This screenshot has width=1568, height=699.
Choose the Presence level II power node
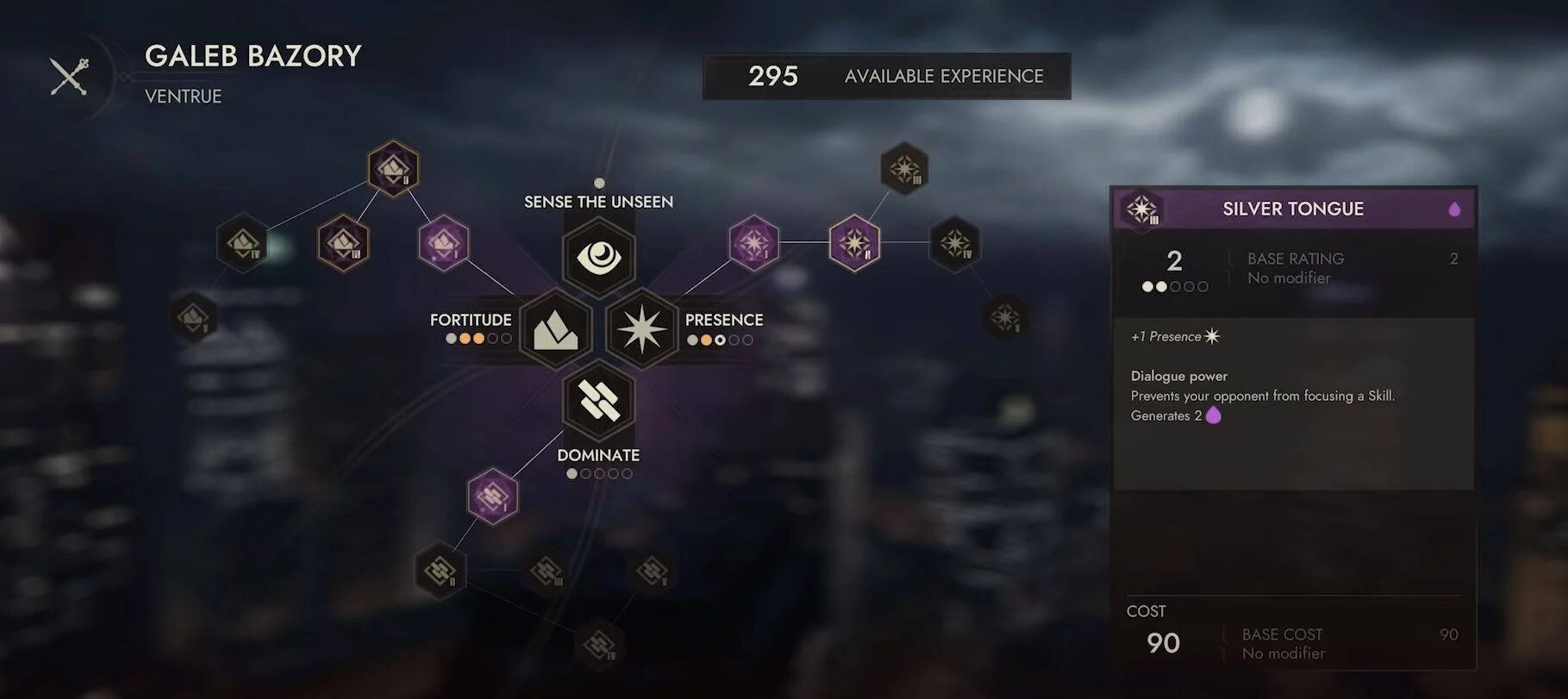point(854,243)
